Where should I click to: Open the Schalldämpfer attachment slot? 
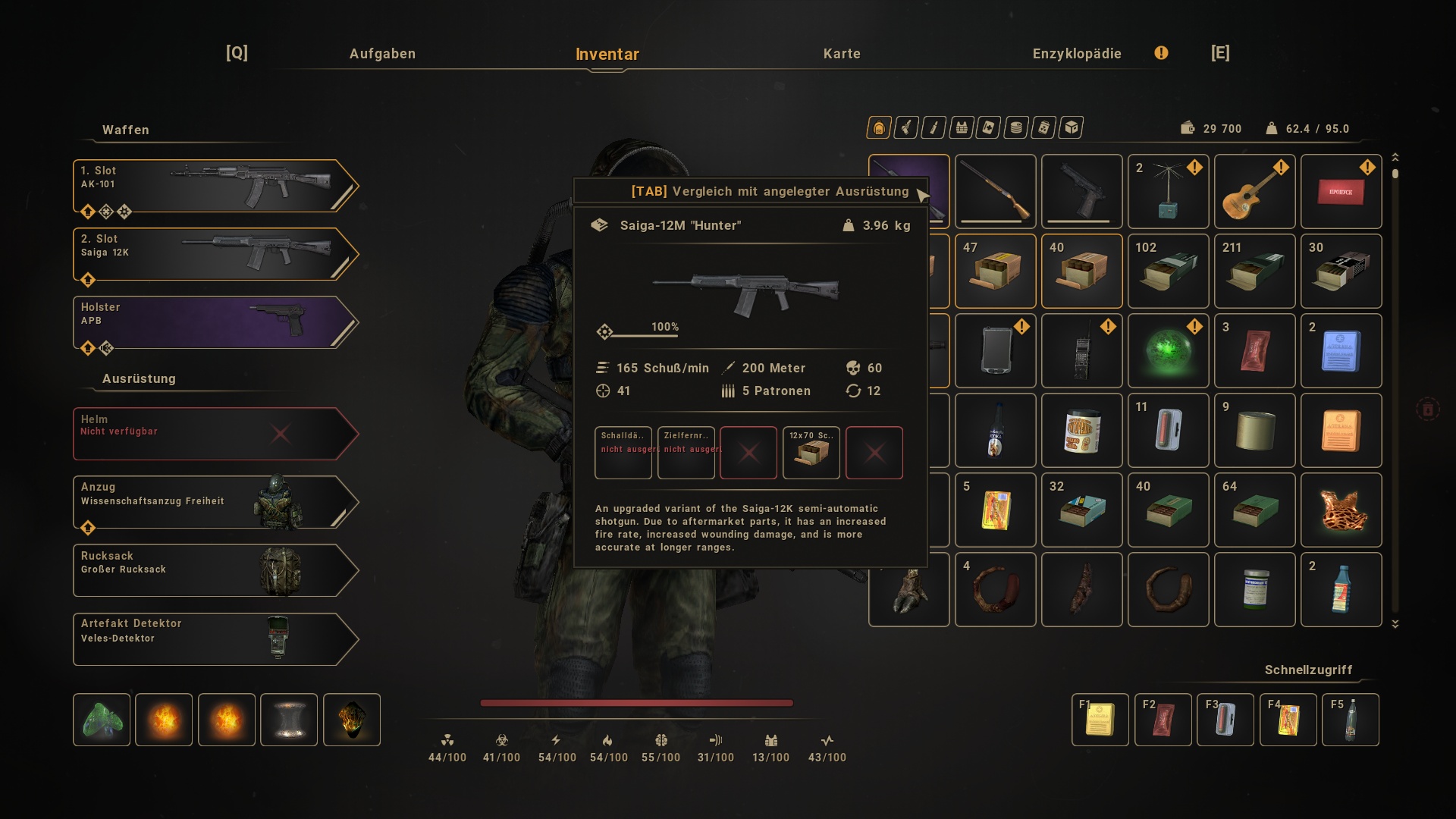click(623, 453)
